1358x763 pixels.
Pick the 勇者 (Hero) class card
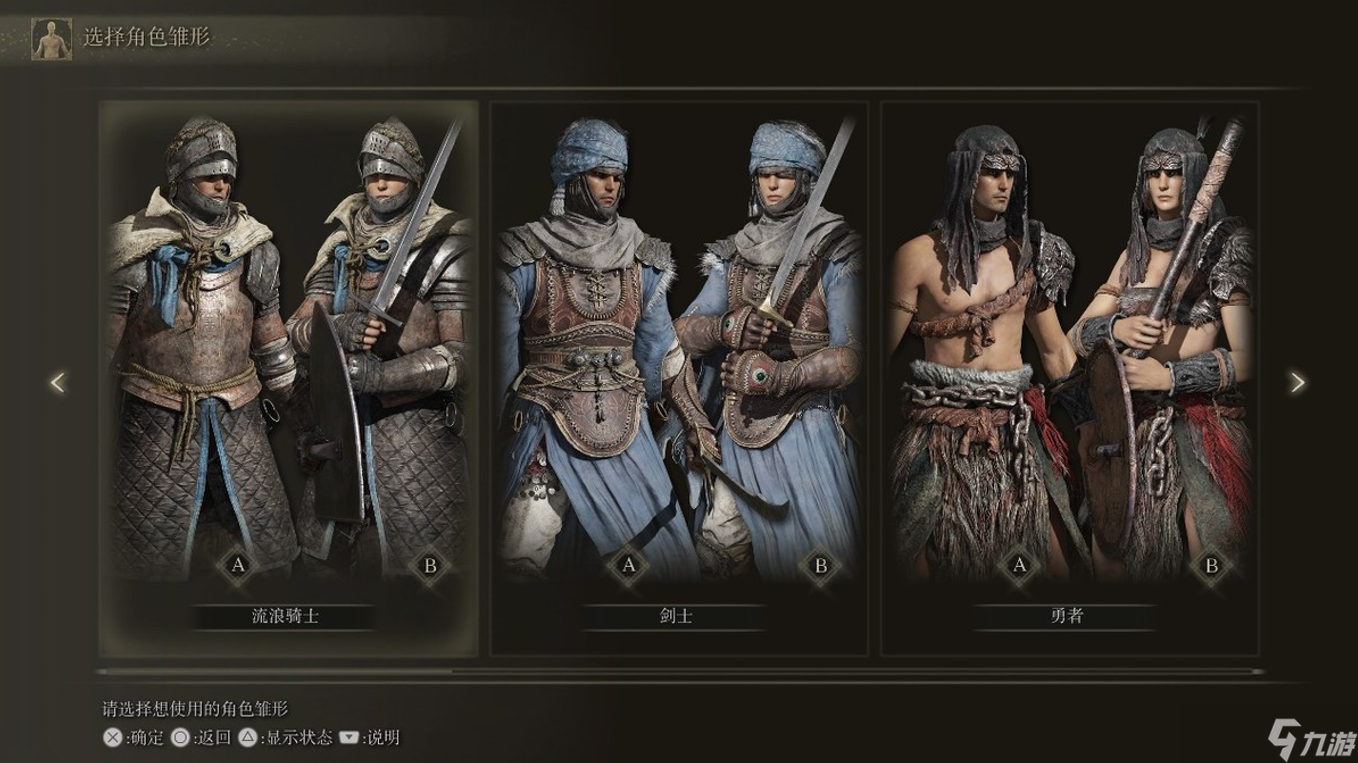click(1068, 378)
